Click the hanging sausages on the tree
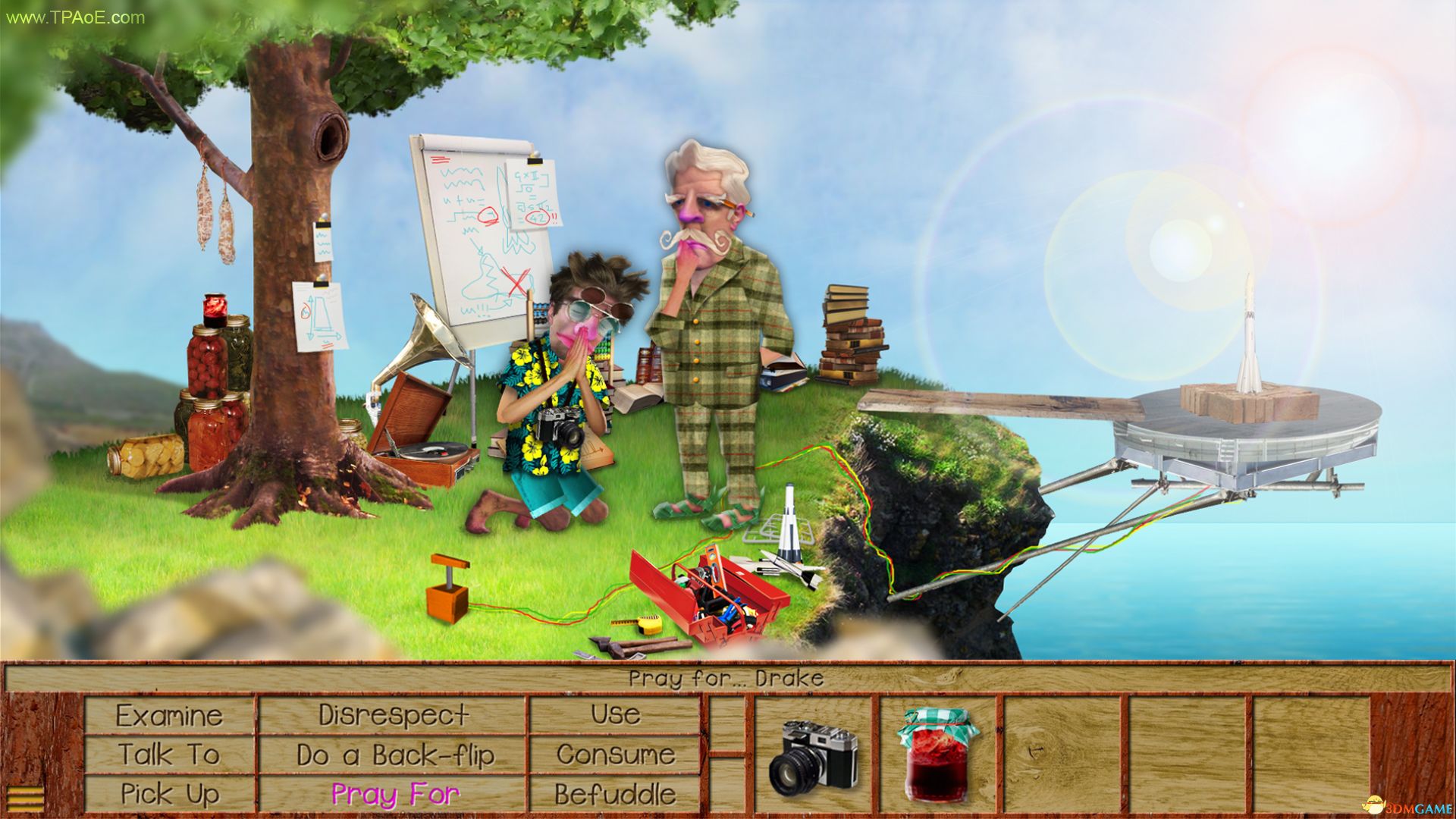The height and width of the screenshot is (819, 1456). point(212,212)
